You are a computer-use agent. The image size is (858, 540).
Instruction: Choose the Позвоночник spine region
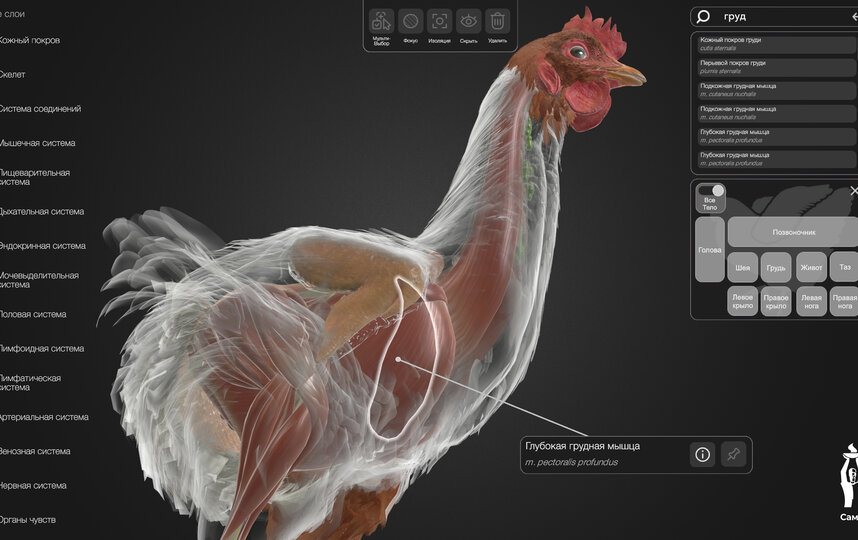(793, 232)
